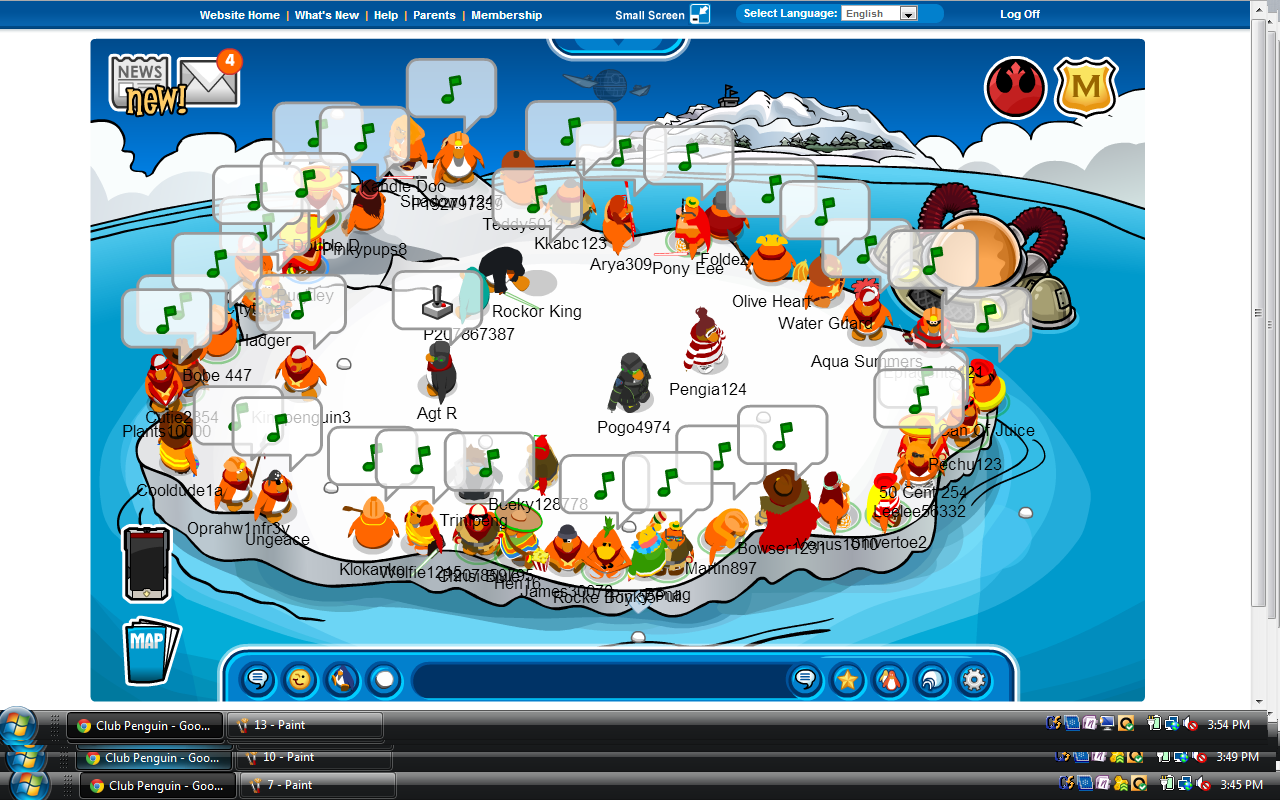Image resolution: width=1280 pixels, height=800 pixels.
Task: Select the snowball throw button
Action: tap(383, 681)
